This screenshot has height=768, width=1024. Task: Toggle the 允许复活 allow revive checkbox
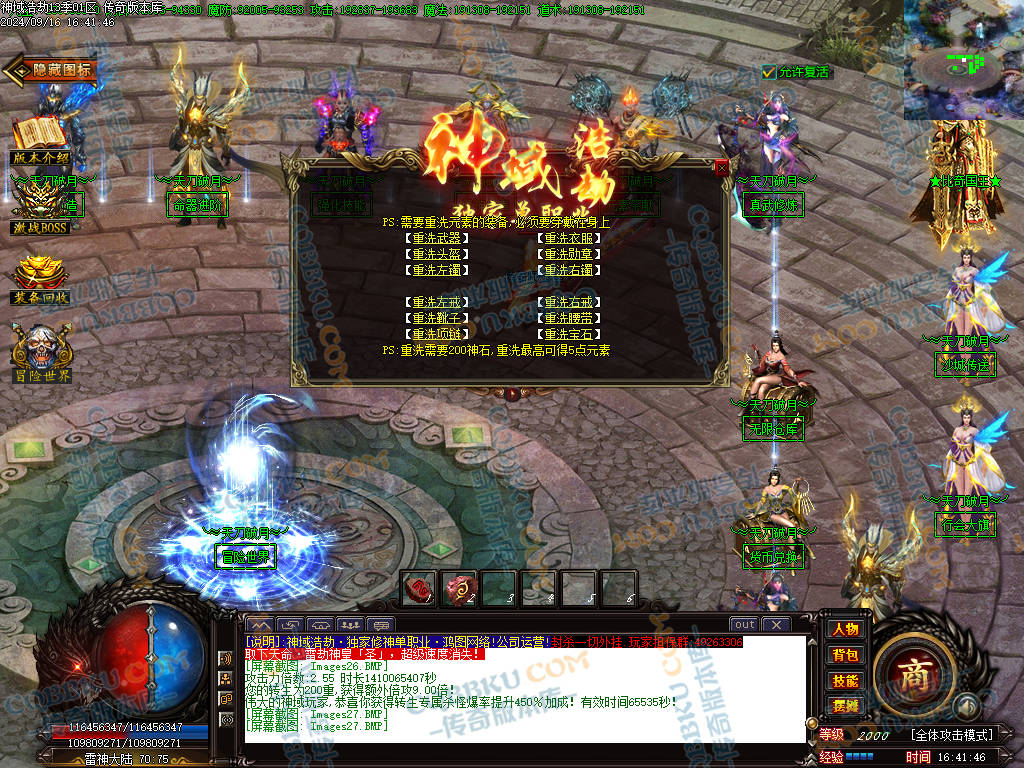pyautogui.click(x=768, y=72)
